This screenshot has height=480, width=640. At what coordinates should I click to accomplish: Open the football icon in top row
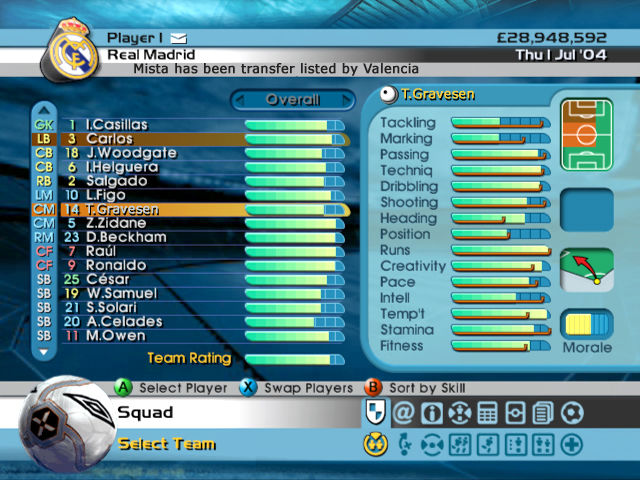[x=571, y=412]
